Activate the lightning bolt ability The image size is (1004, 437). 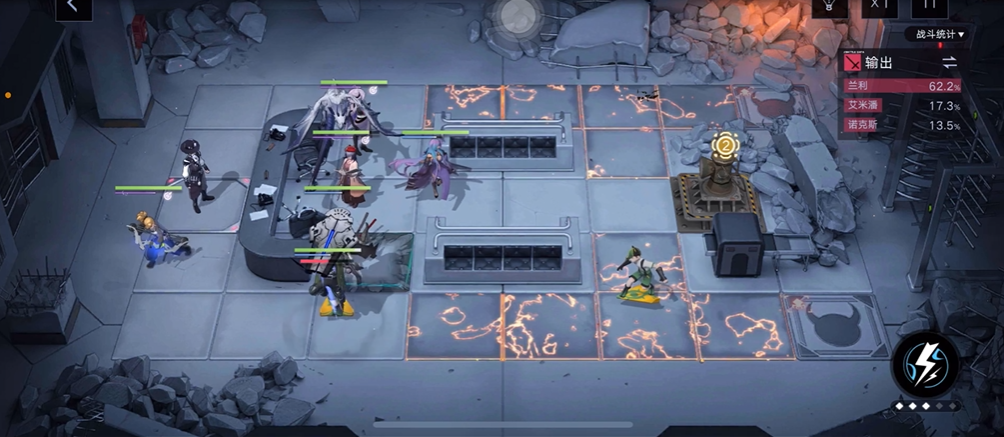[x=925, y=362]
